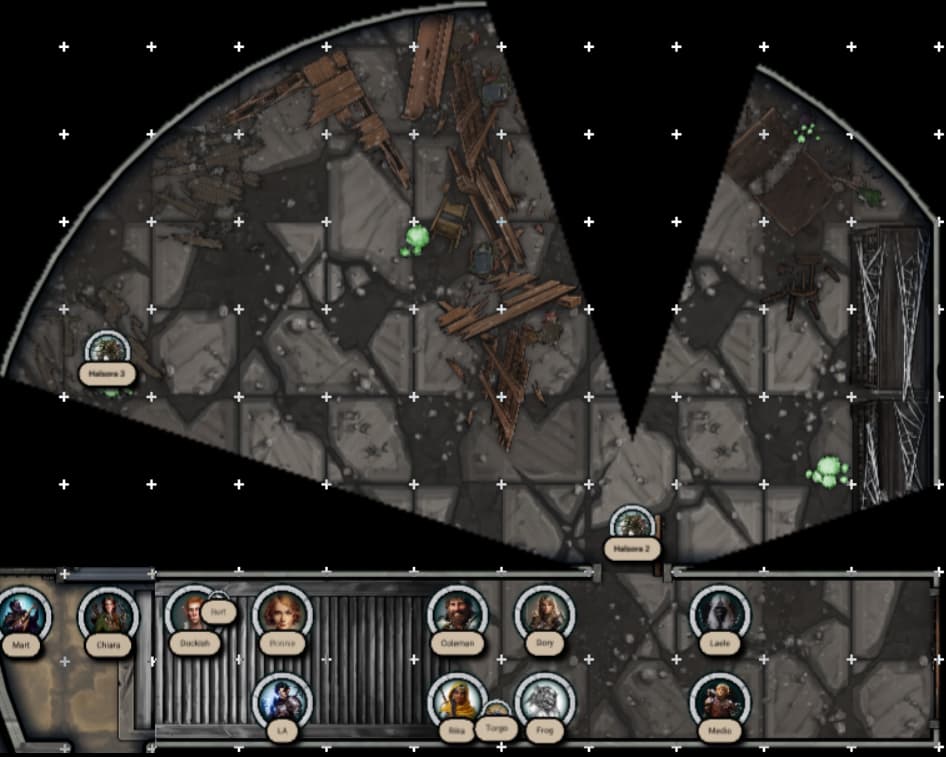Select the Mart character token
946x757 pixels.
coord(21,613)
